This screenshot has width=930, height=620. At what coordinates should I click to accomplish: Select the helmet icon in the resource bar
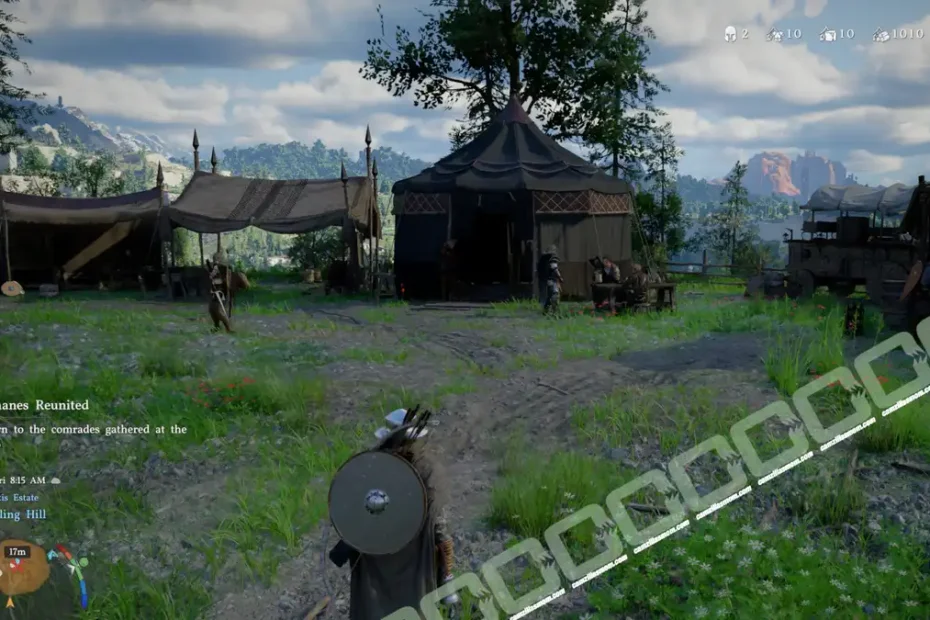[730, 34]
